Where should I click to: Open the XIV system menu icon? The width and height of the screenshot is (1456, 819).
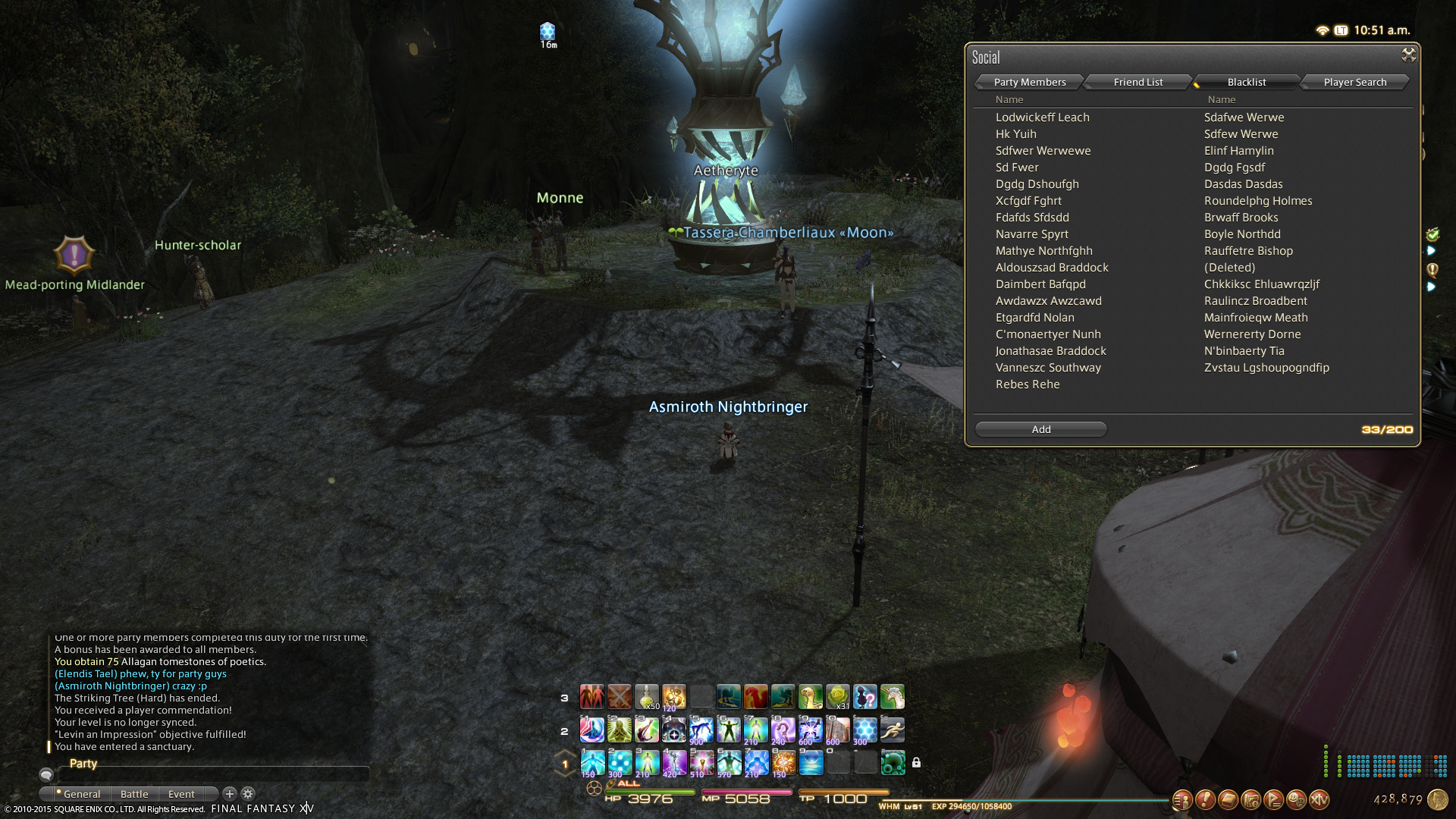(x=1319, y=799)
